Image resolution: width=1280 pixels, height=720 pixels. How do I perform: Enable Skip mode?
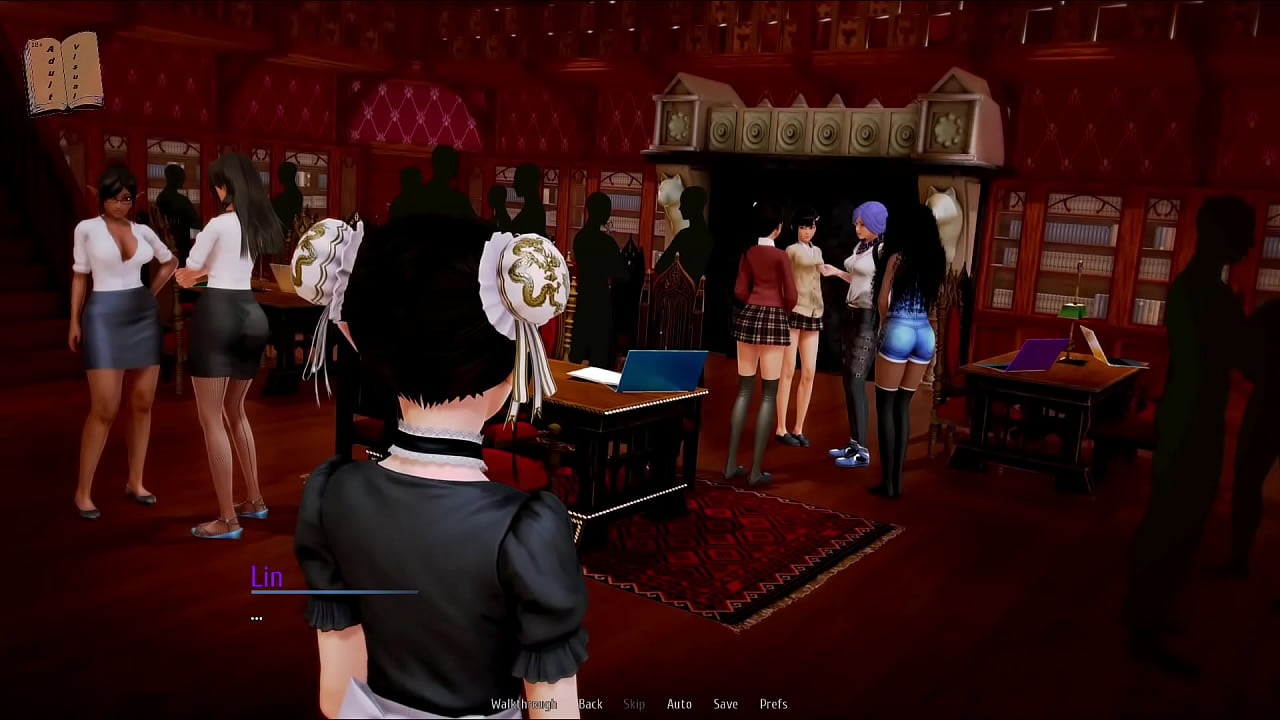click(x=632, y=703)
